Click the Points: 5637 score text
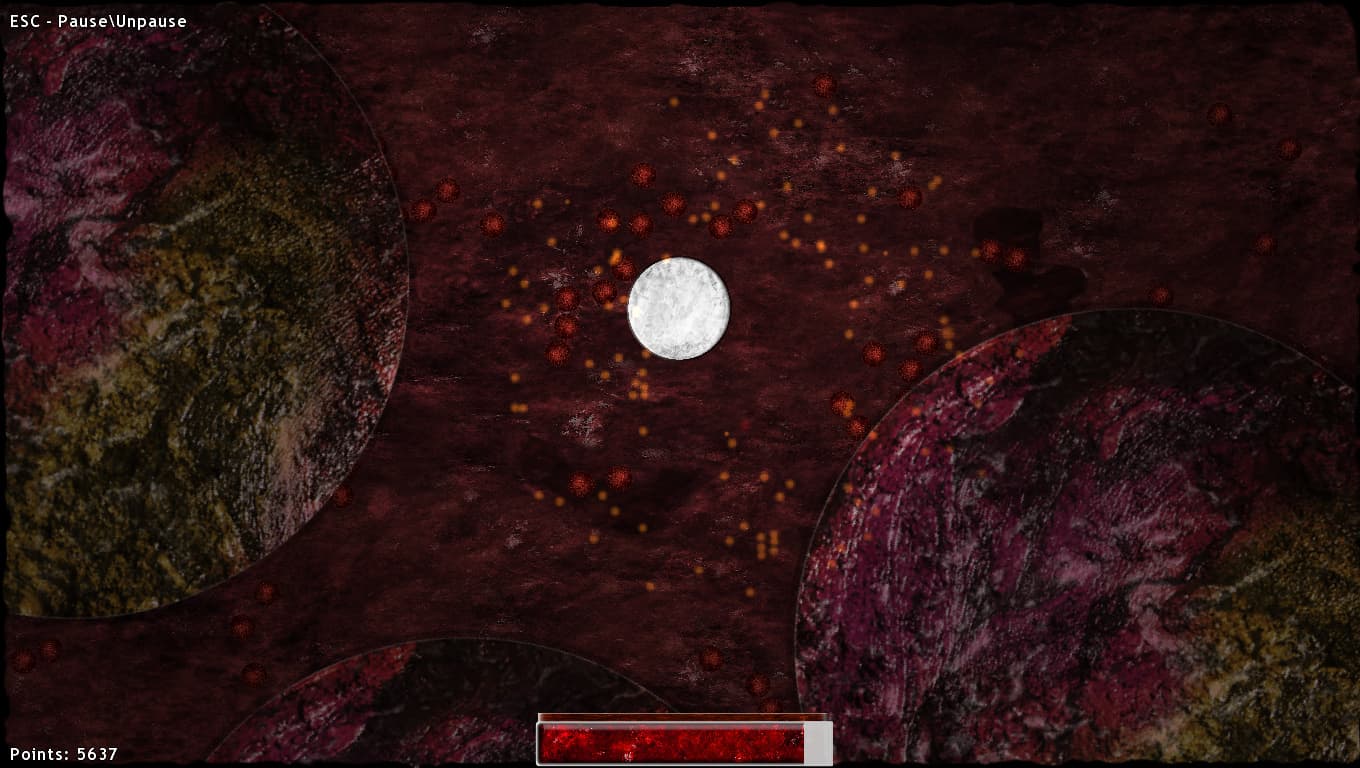The image size is (1360, 768). tap(62, 753)
